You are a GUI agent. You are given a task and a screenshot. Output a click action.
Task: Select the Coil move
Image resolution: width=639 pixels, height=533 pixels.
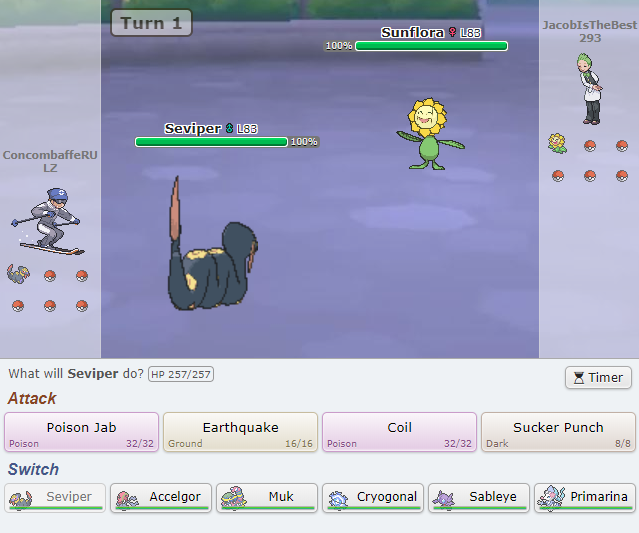(399, 432)
